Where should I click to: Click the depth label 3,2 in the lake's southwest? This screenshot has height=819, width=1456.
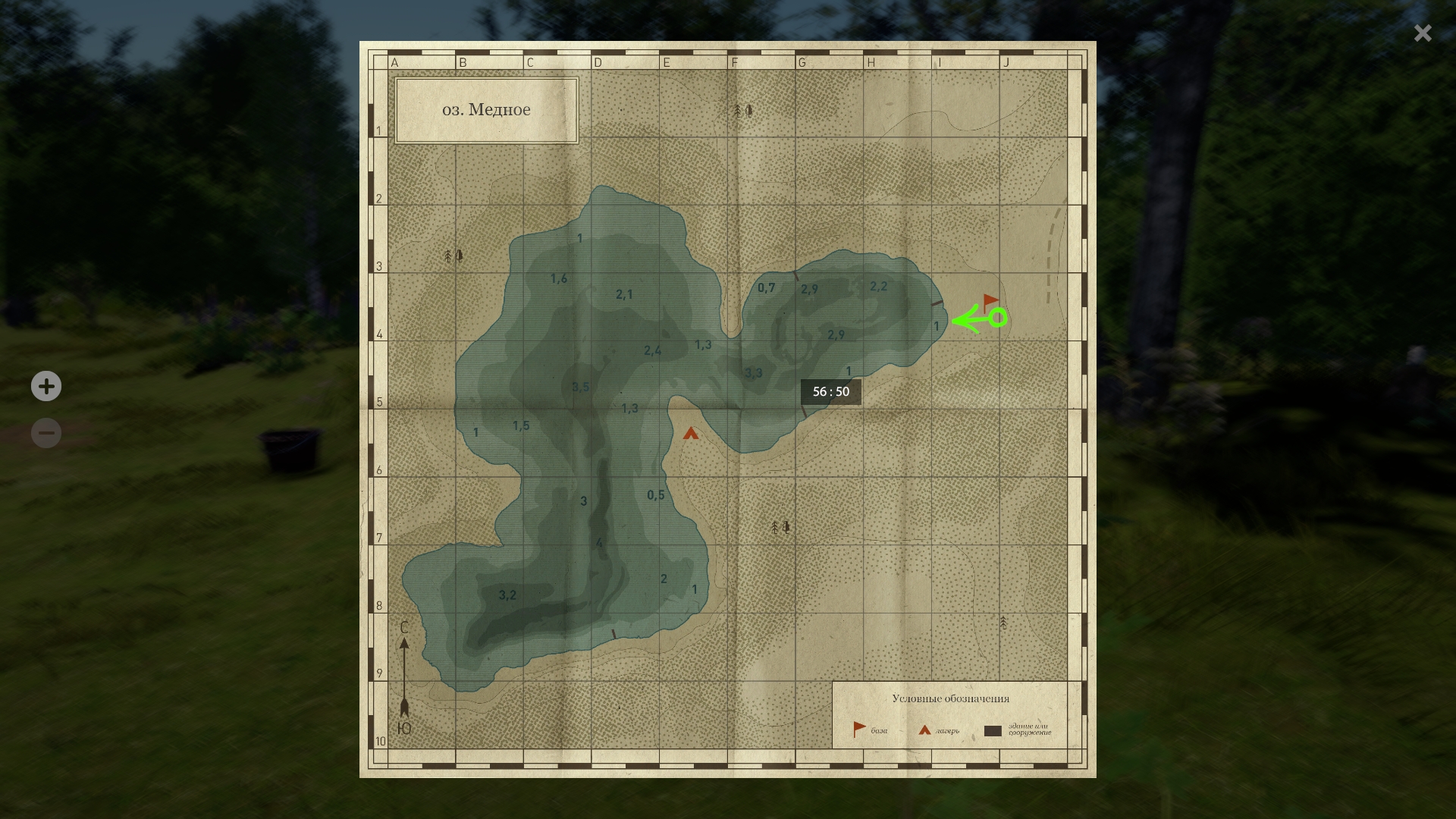click(x=507, y=595)
